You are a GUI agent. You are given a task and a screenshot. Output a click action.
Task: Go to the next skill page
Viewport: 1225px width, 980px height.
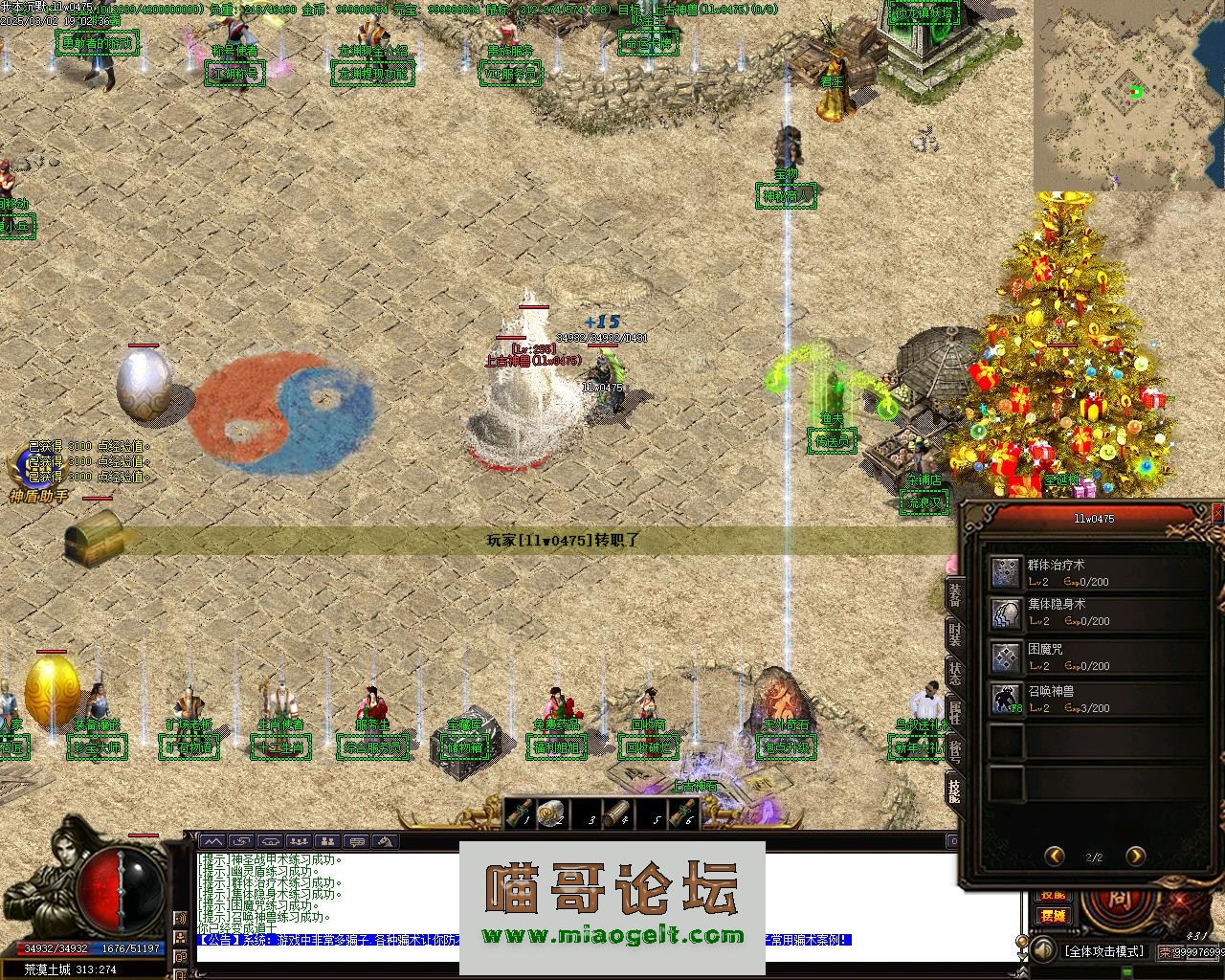pyautogui.click(x=1135, y=856)
